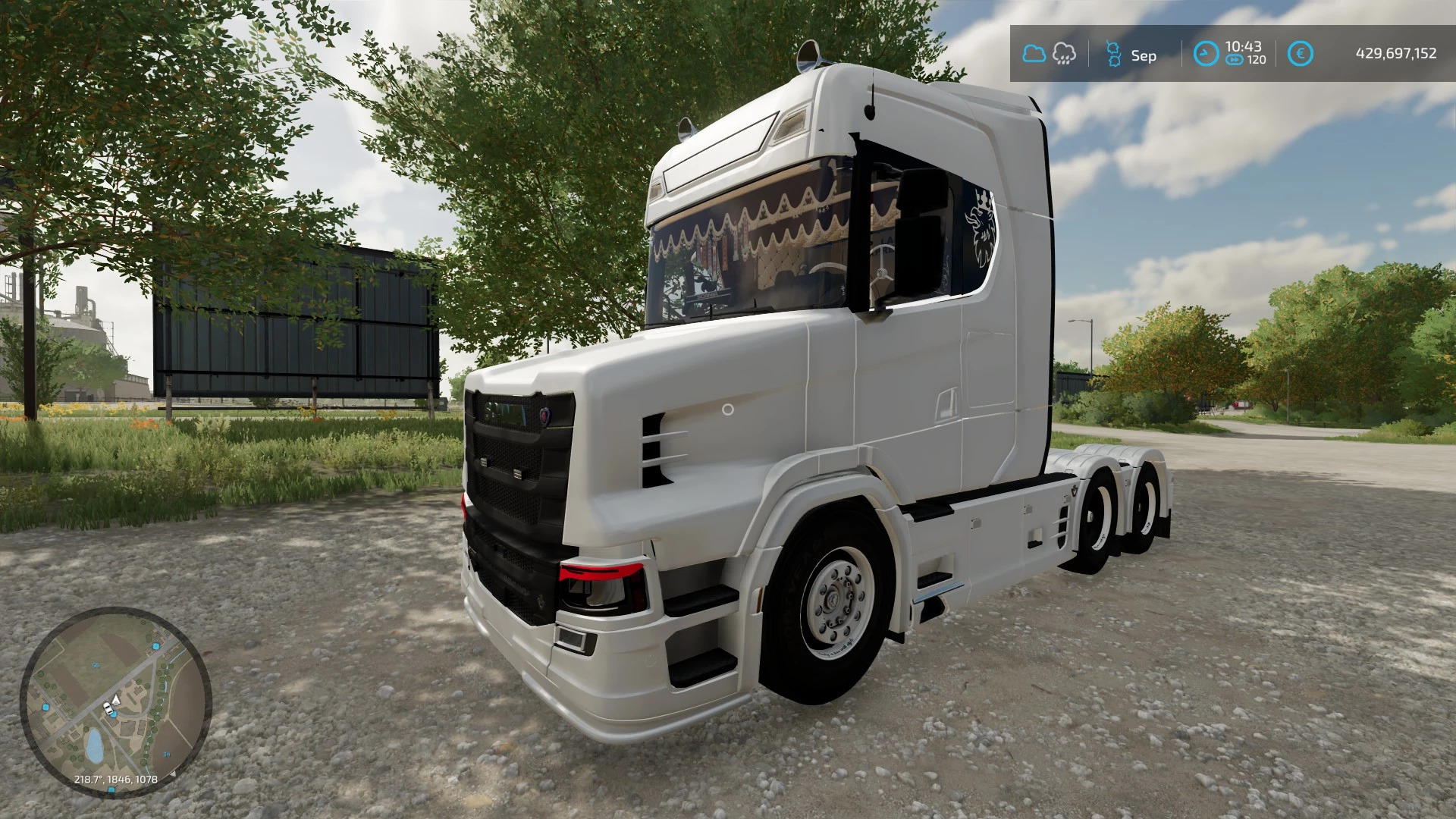1456x819 pixels.
Task: Click the fast-forward time acceleration icon
Action: tap(1235, 59)
